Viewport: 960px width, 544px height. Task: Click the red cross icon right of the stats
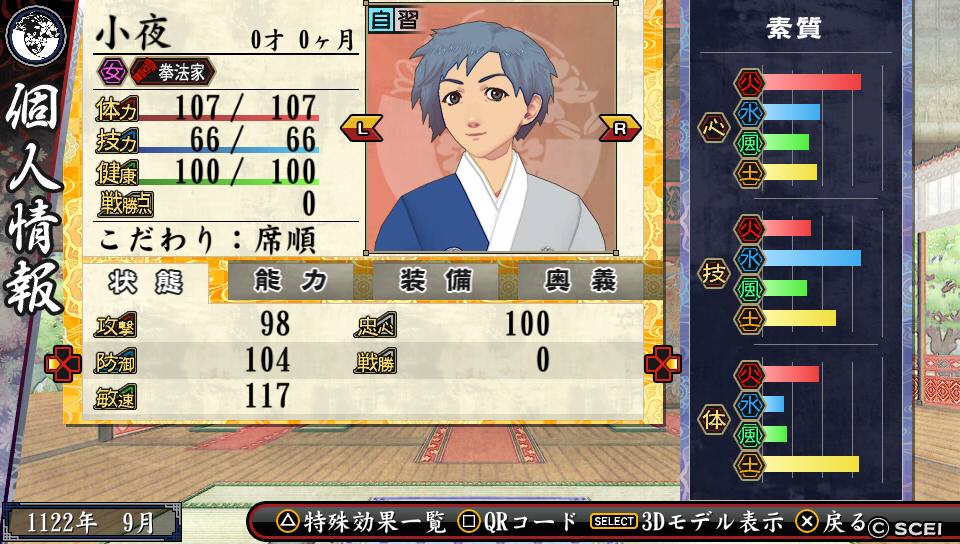click(662, 364)
